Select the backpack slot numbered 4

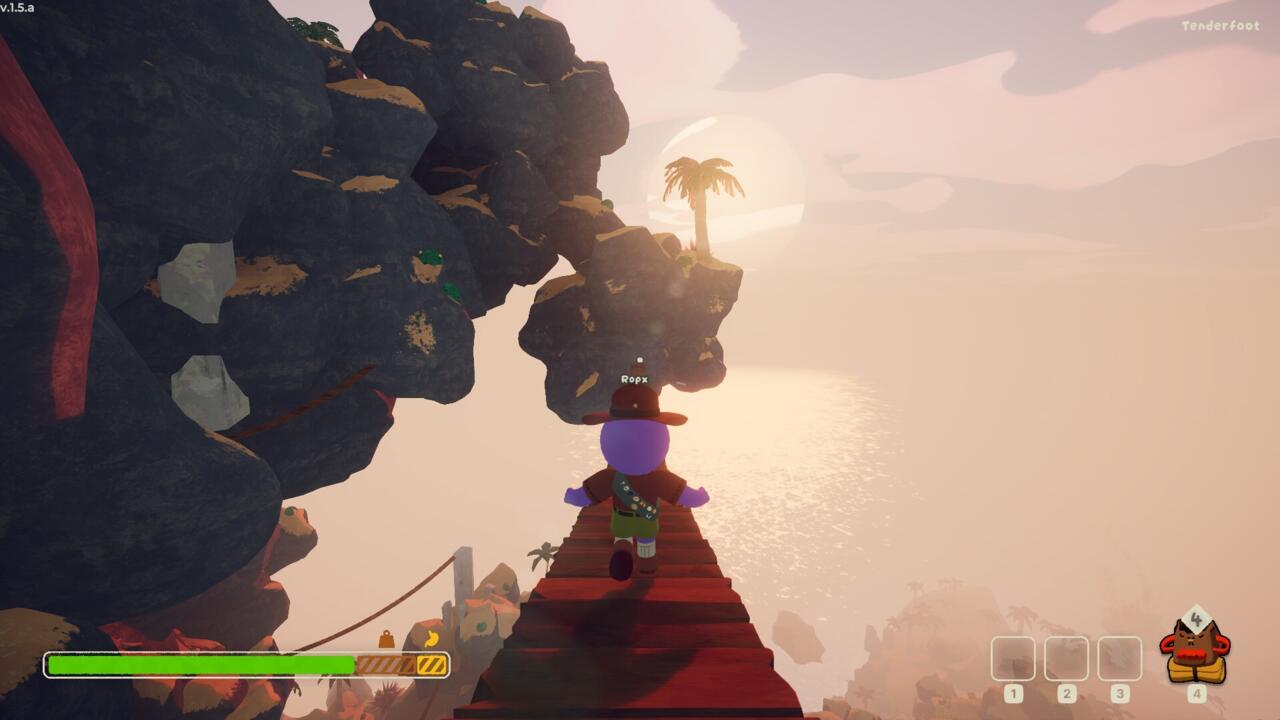pos(1195,653)
